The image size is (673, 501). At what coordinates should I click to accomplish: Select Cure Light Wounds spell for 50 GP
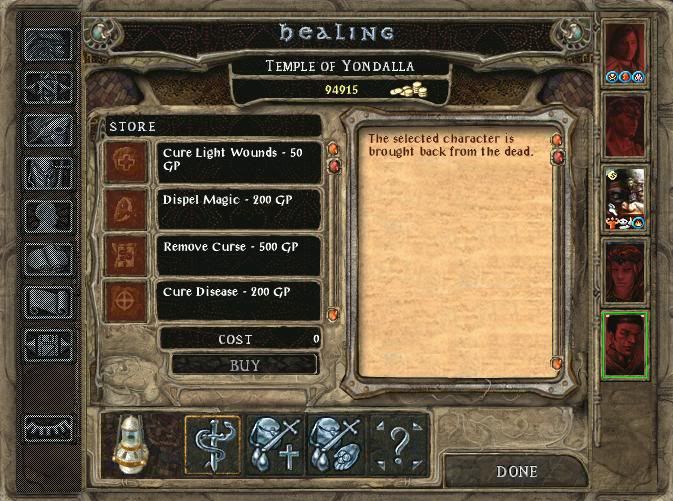click(x=238, y=162)
